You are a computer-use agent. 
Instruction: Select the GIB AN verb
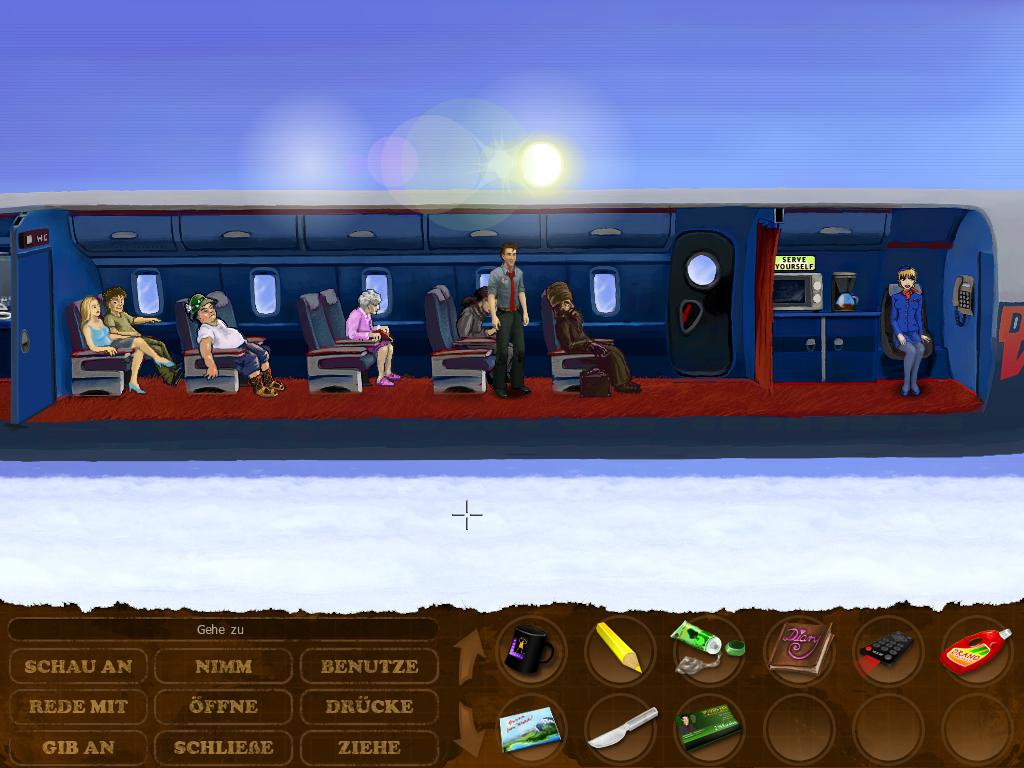tap(78, 747)
